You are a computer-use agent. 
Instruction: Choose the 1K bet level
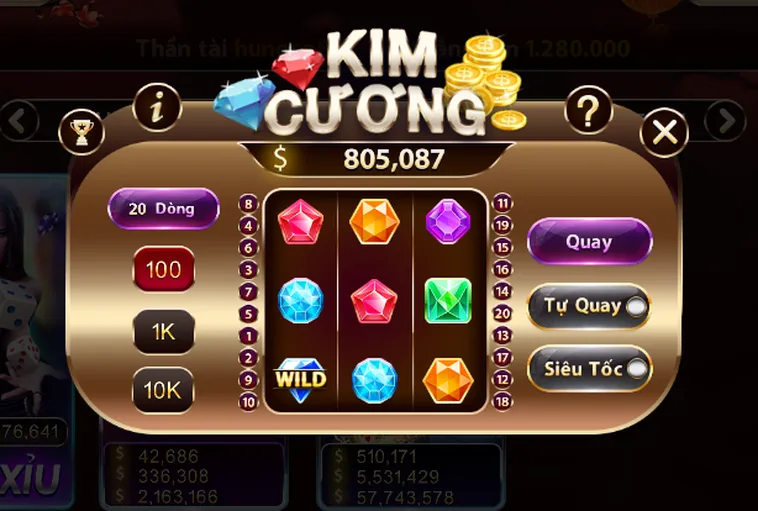(163, 331)
